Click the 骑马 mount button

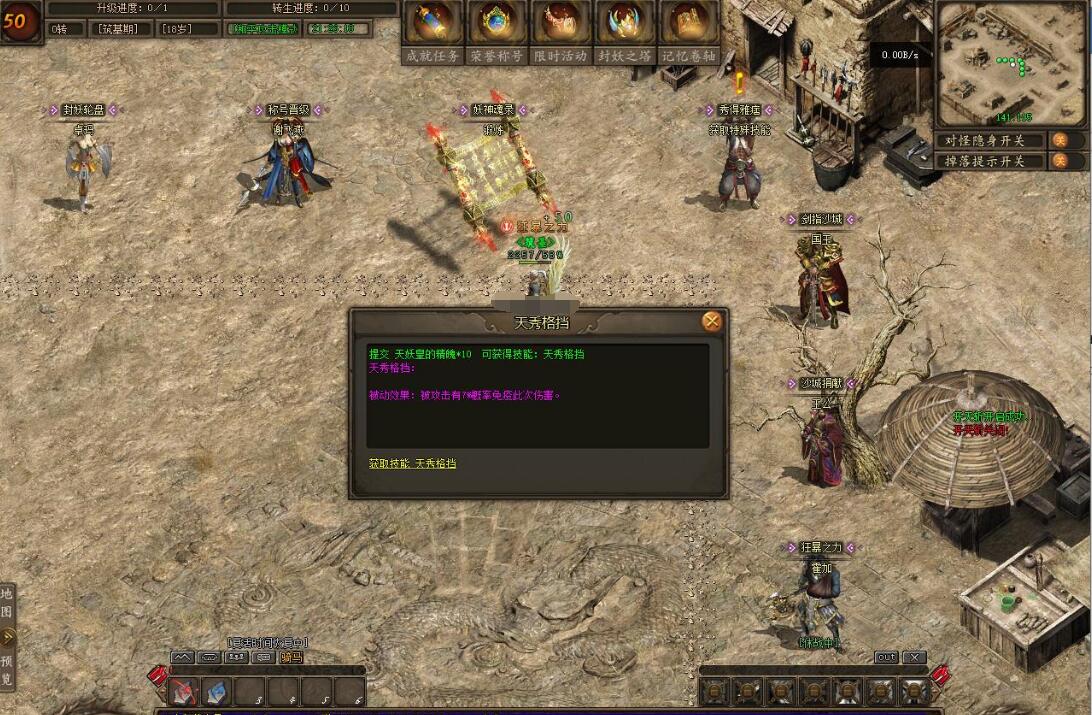(291, 657)
